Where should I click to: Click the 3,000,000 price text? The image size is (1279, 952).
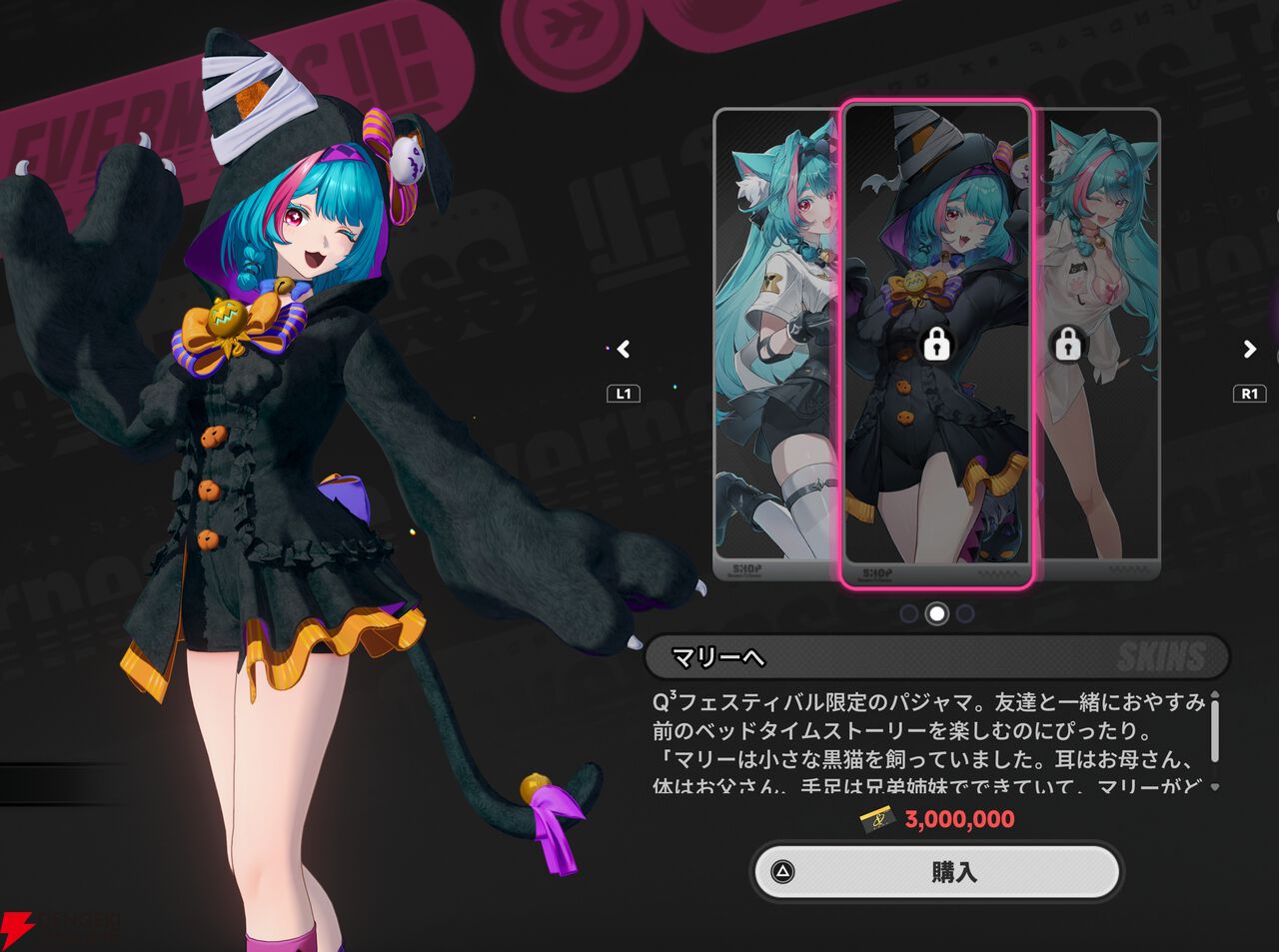[x=959, y=819]
